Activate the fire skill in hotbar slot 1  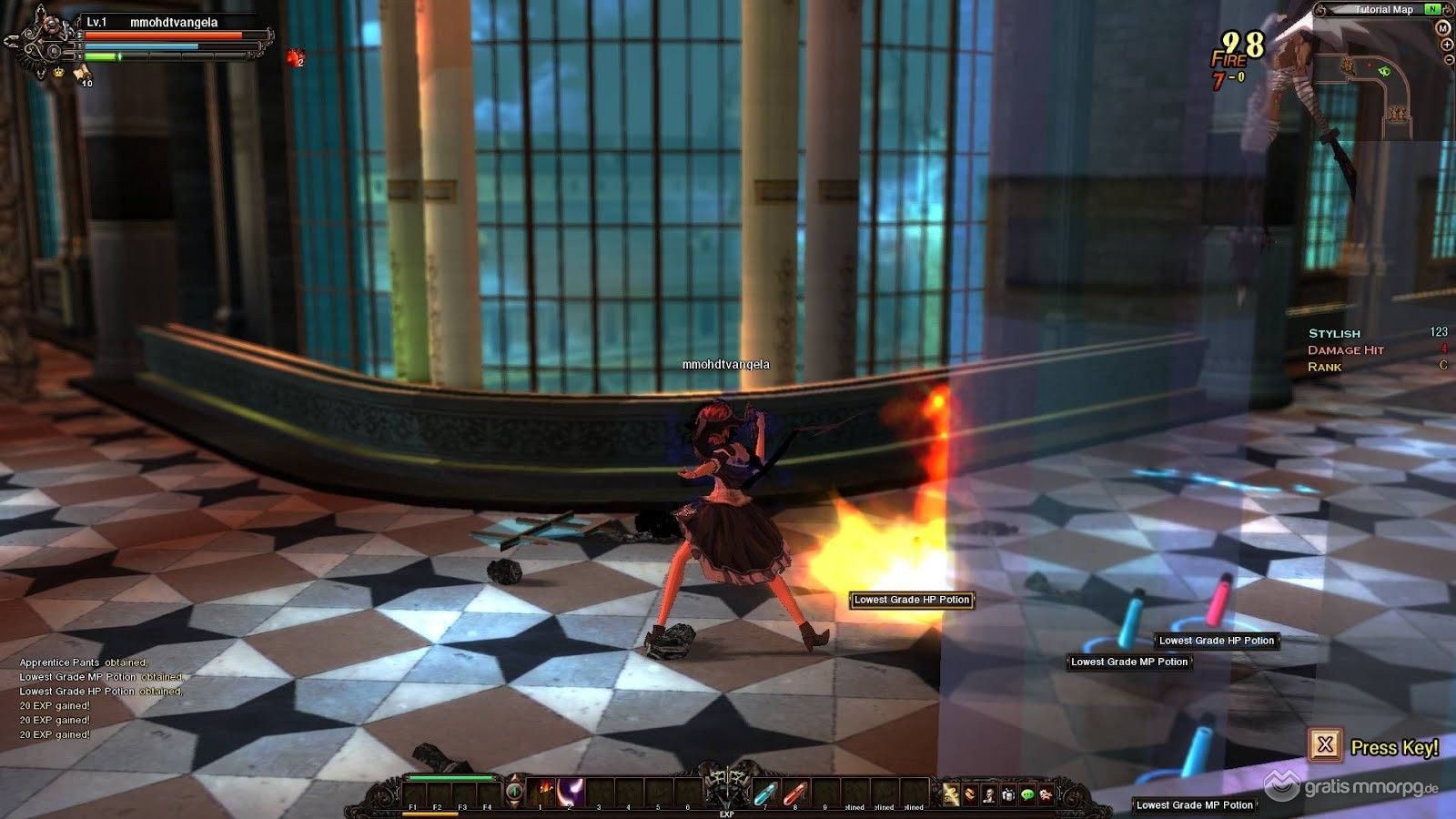click(544, 792)
